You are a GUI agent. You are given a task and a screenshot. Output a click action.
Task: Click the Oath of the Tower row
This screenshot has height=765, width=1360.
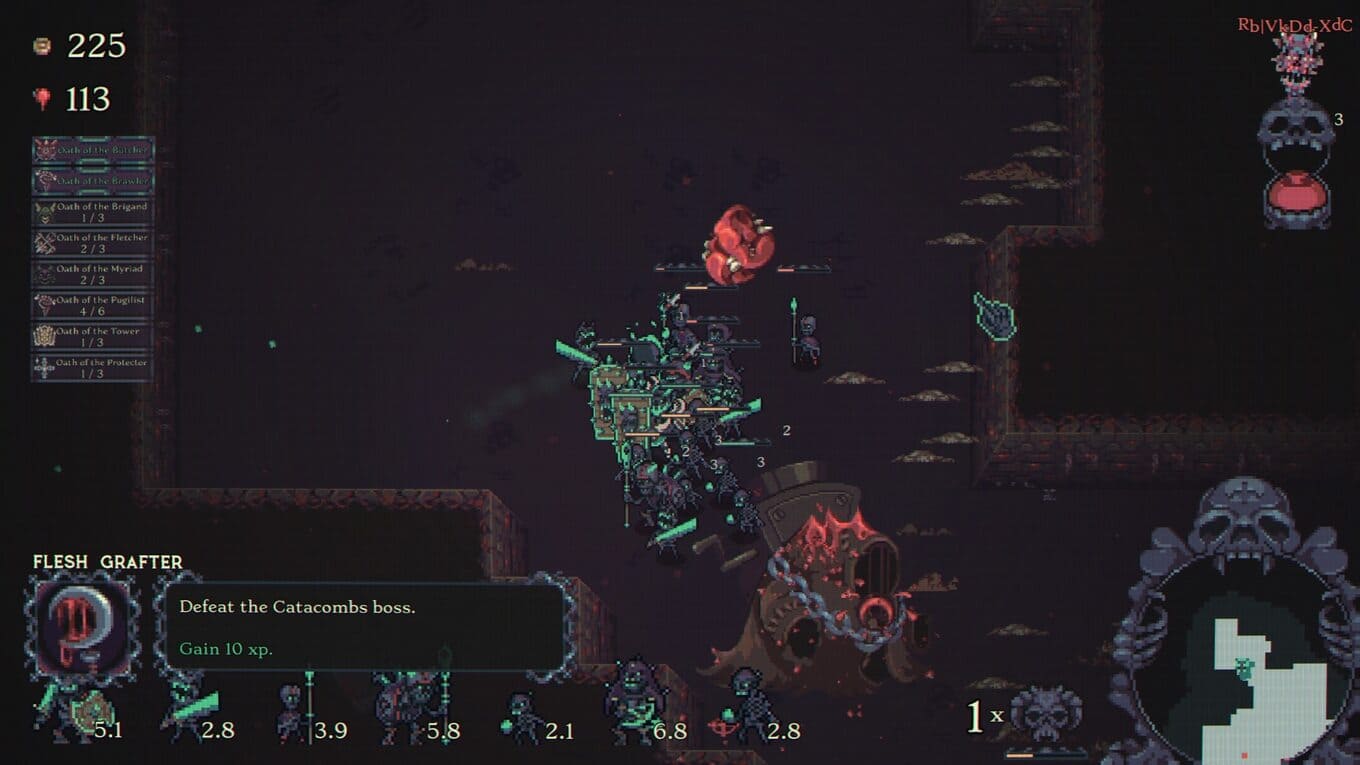(x=93, y=336)
